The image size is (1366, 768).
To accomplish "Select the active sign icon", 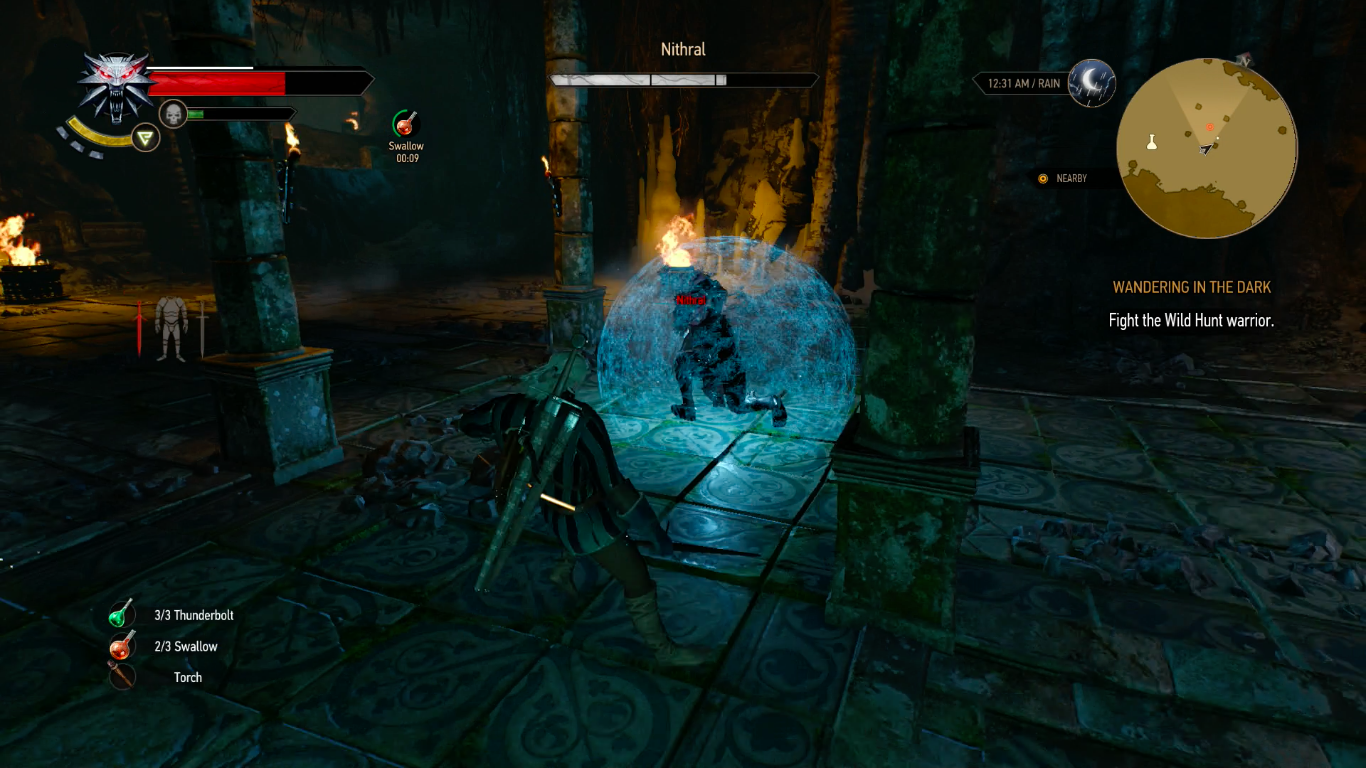I will [147, 137].
